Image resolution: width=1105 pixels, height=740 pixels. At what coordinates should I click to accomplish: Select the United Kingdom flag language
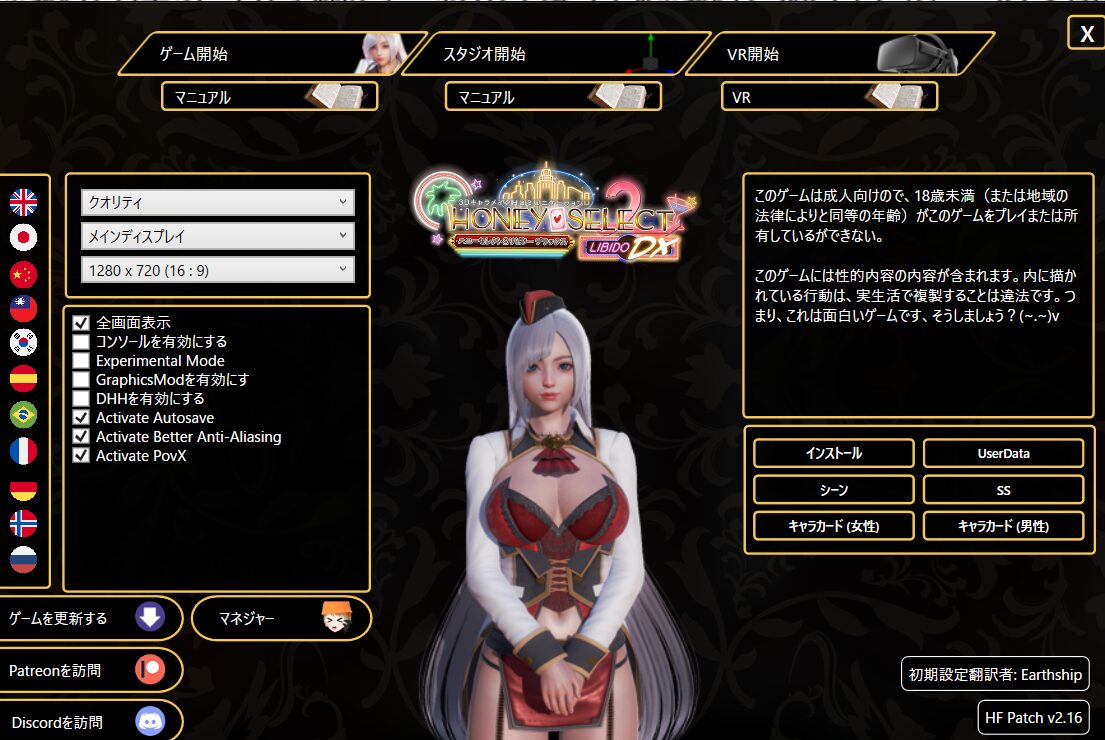pos(23,203)
